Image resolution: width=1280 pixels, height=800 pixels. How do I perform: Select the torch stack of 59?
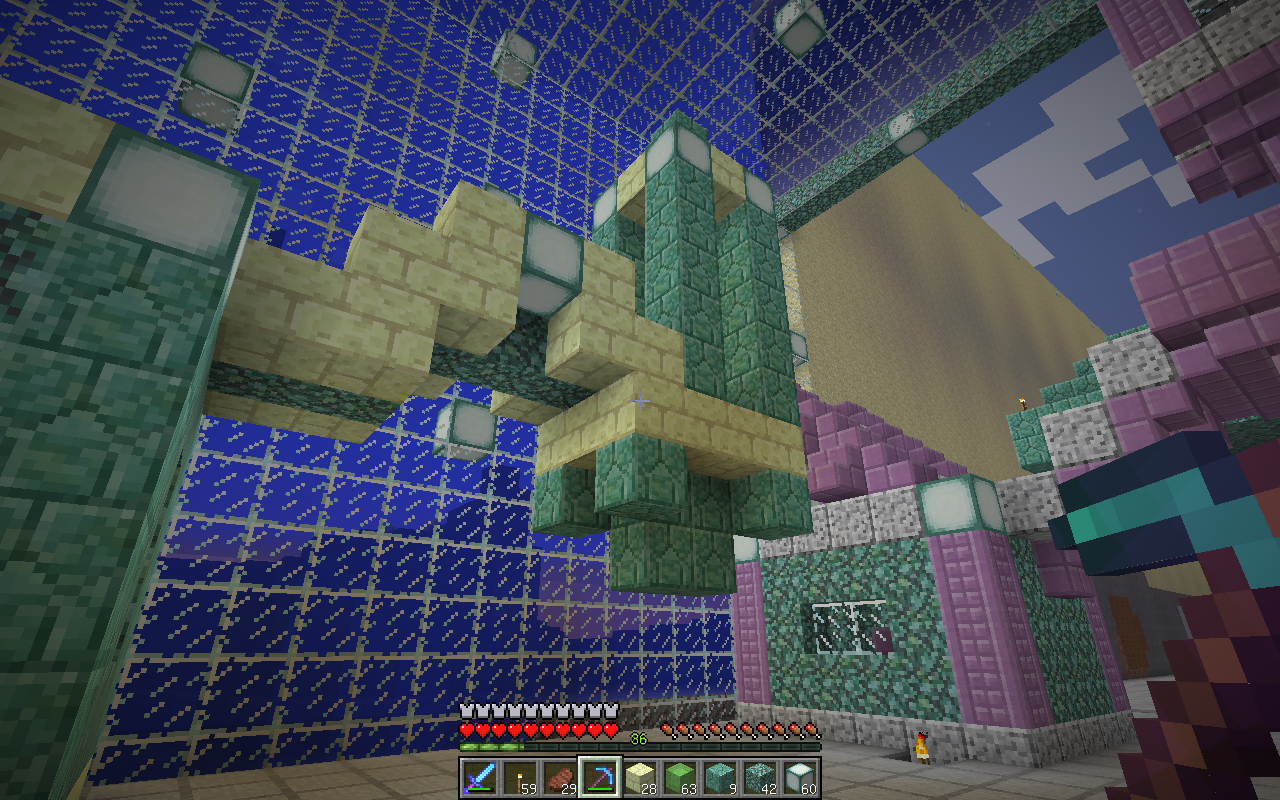[x=519, y=777]
